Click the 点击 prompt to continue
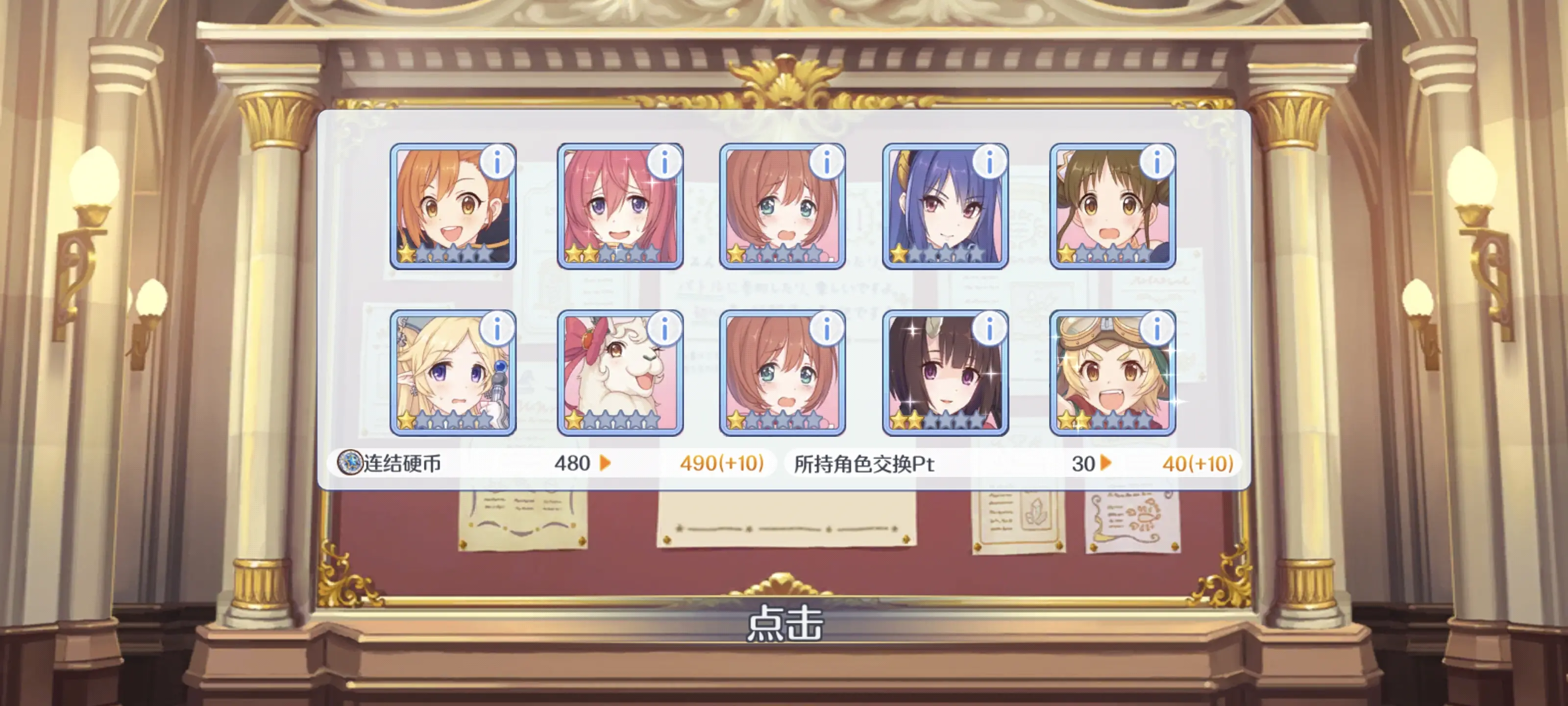 tap(784, 623)
